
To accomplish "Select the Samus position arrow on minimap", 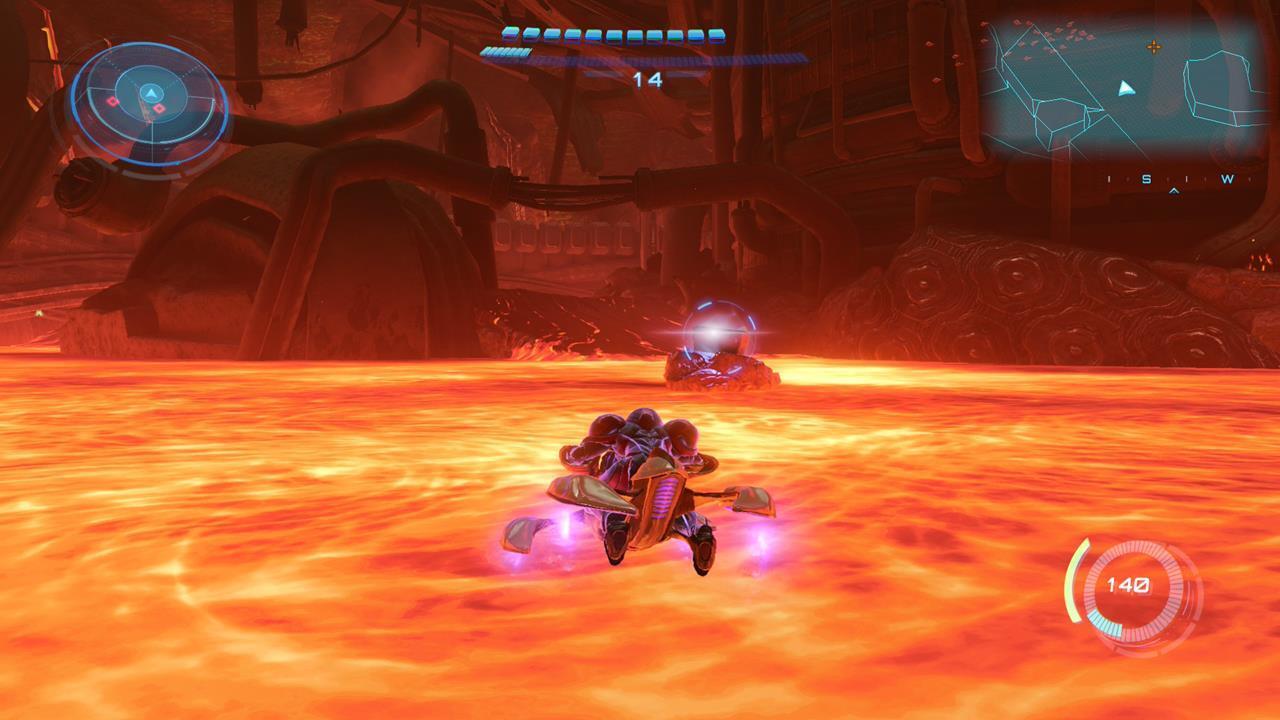I will pos(1124,88).
